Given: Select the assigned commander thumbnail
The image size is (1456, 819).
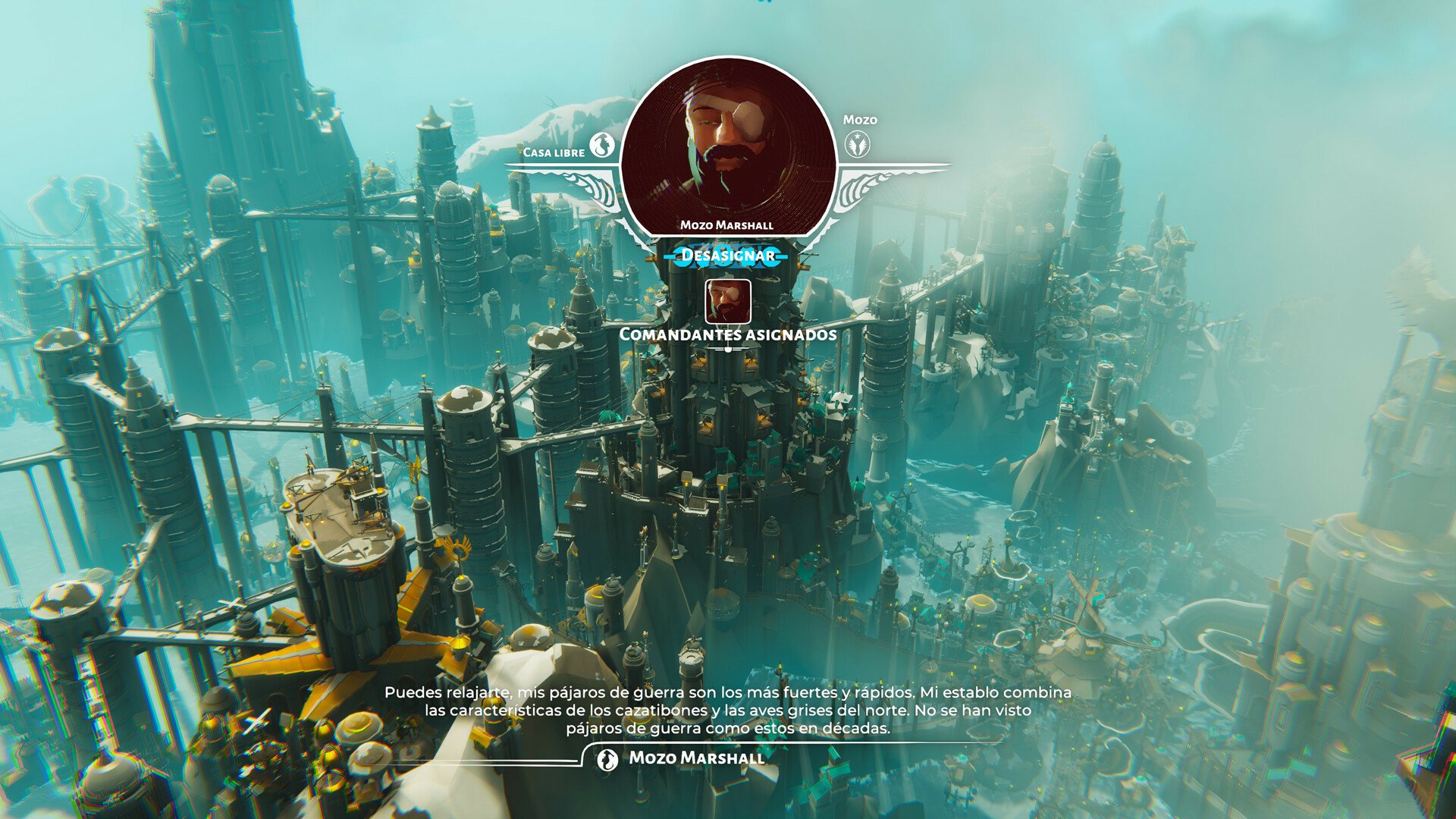Looking at the screenshot, I should click(728, 301).
